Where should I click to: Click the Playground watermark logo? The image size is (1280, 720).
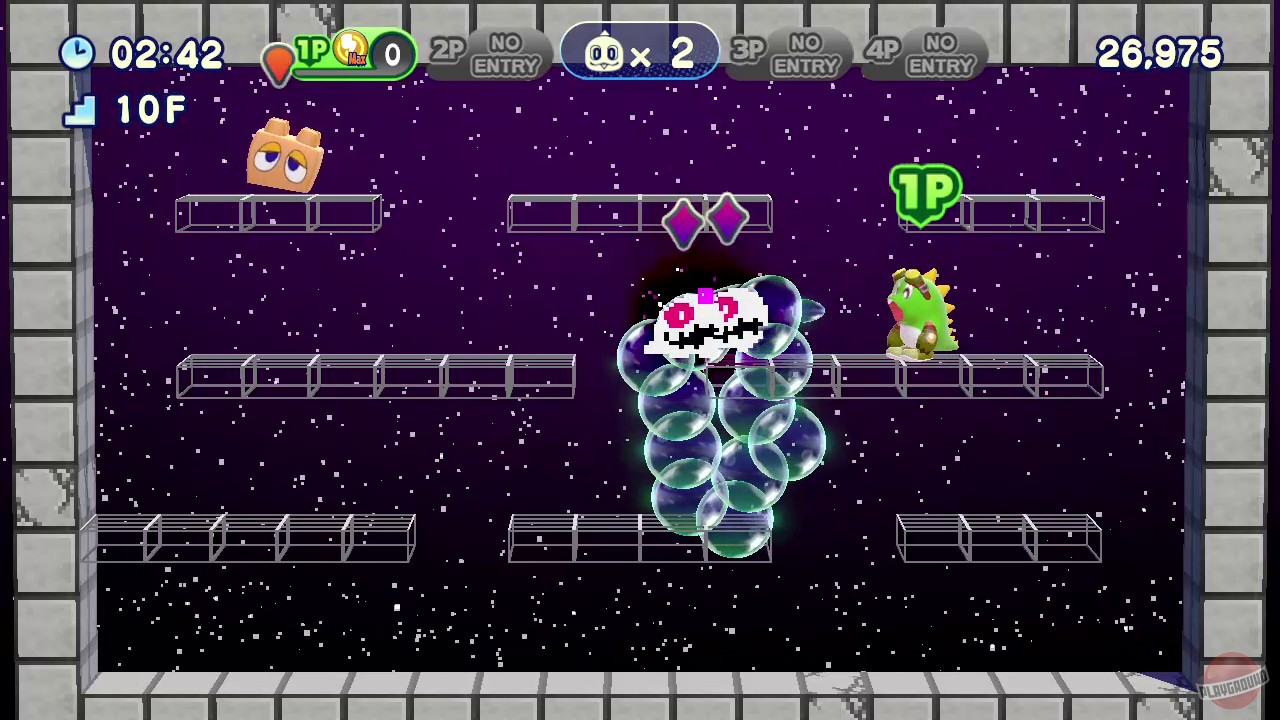[1232, 672]
